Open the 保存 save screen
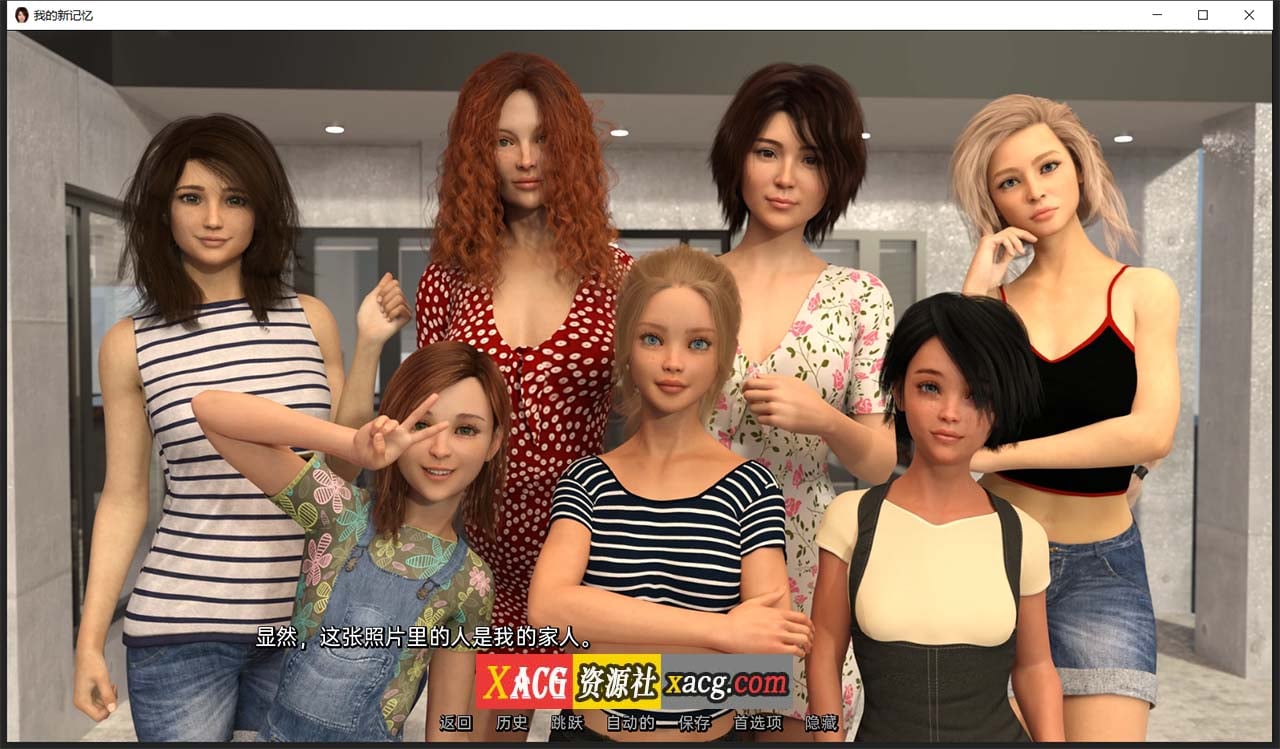 pyautogui.click(x=694, y=722)
